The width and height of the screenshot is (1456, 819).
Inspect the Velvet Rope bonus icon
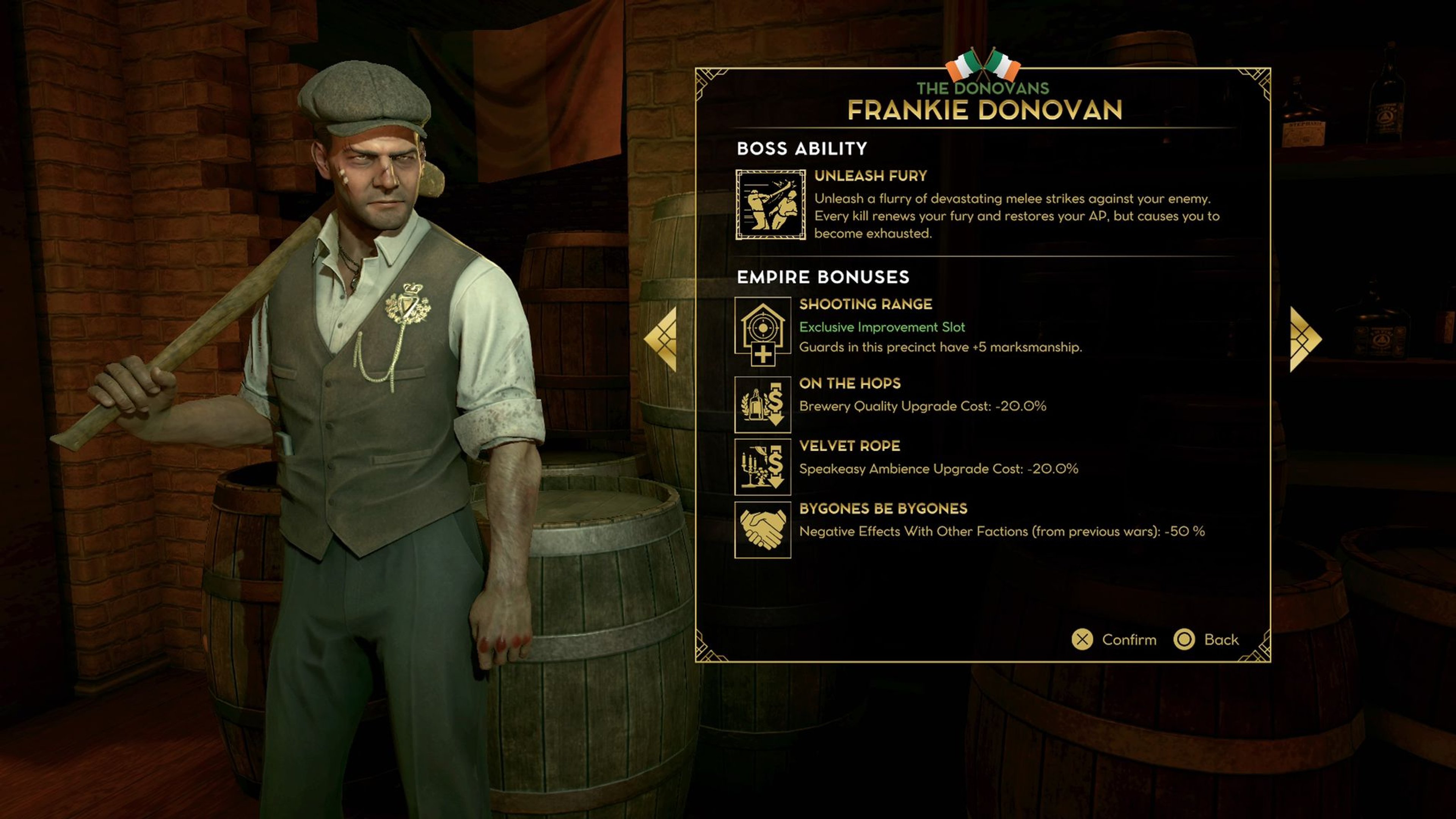tap(763, 468)
